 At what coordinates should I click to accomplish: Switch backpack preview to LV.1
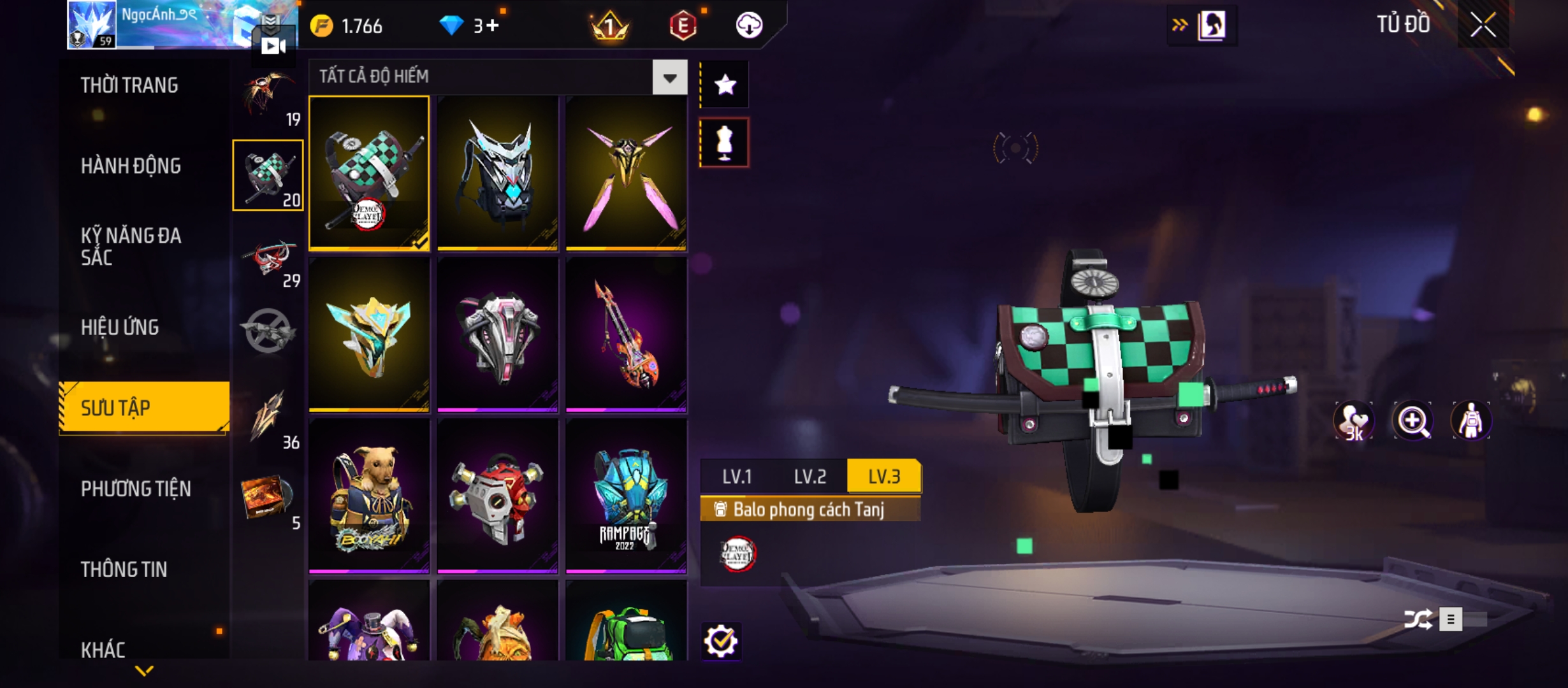coord(737,477)
